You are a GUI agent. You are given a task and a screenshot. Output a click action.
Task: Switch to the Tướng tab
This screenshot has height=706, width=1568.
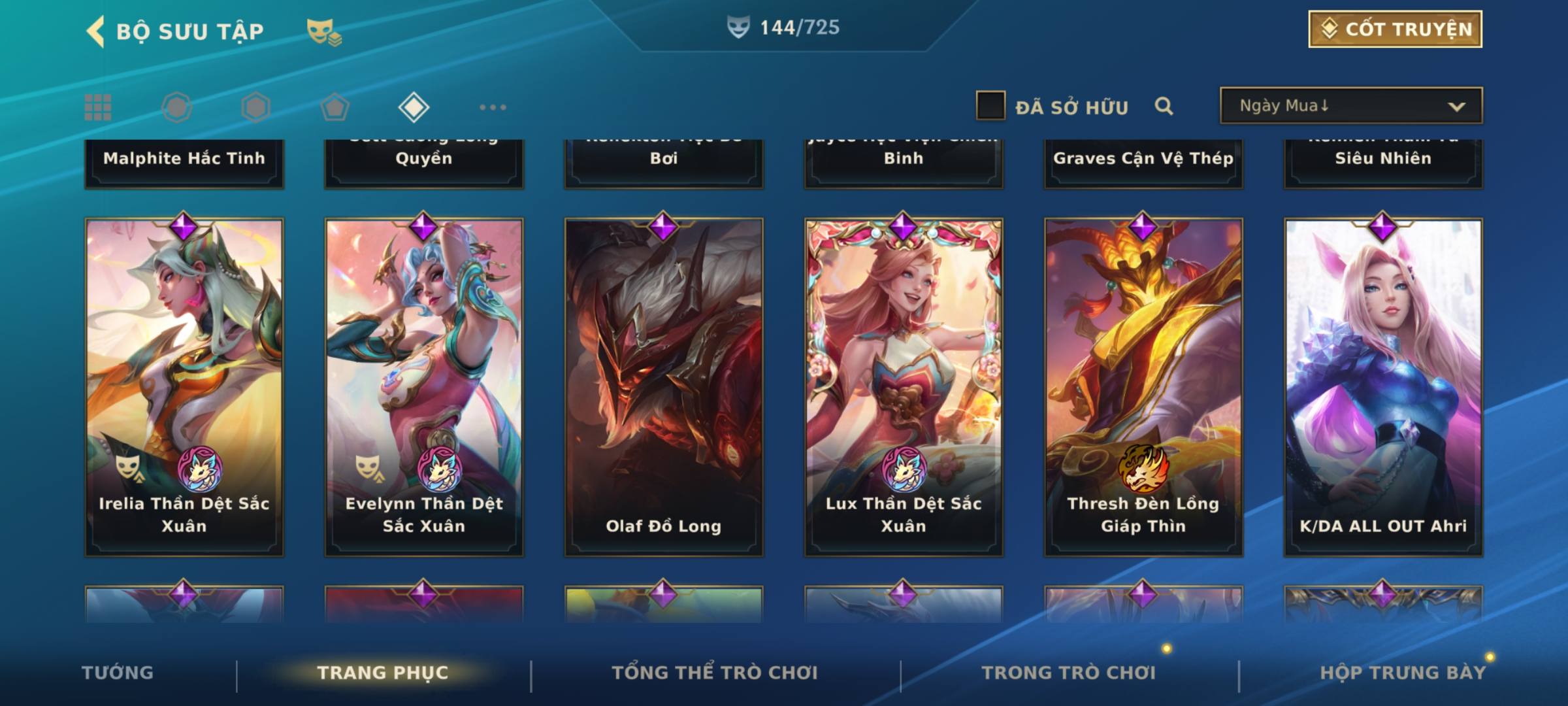[x=118, y=673]
